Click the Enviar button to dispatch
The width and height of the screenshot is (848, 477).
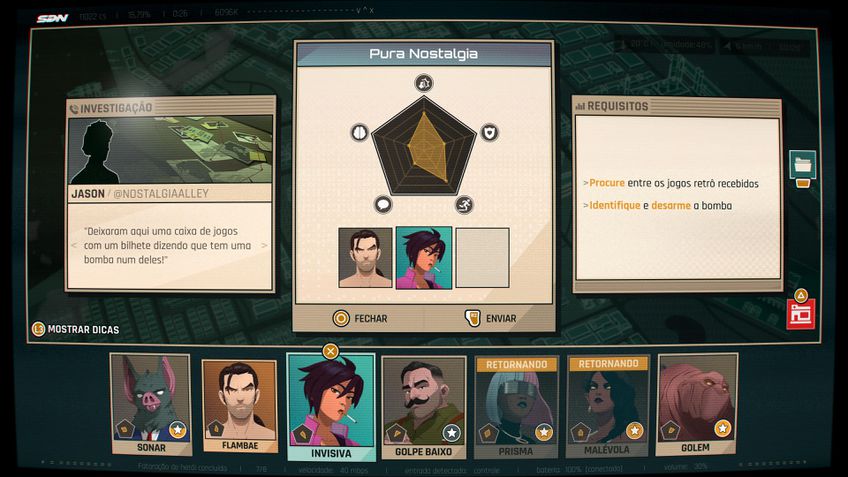pos(491,318)
